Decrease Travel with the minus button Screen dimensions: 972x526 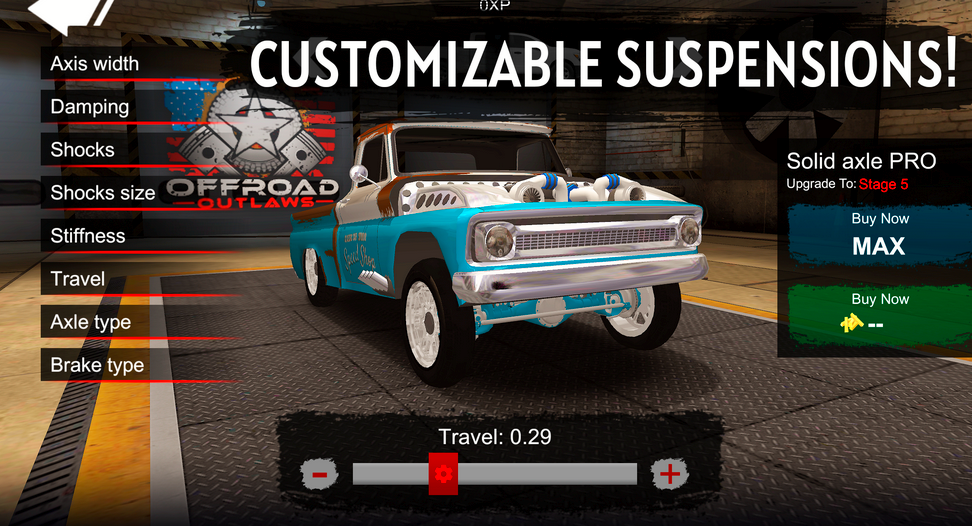pos(318,473)
